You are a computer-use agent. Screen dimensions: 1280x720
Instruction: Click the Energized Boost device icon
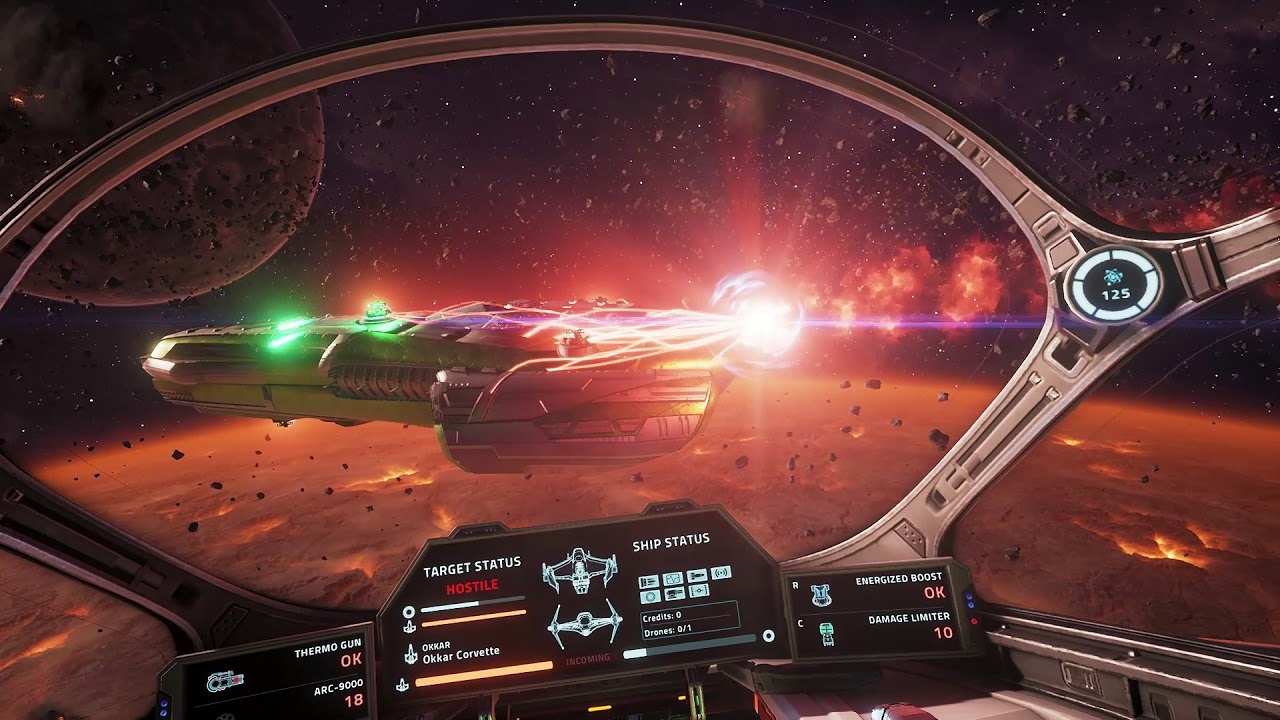pos(820,595)
